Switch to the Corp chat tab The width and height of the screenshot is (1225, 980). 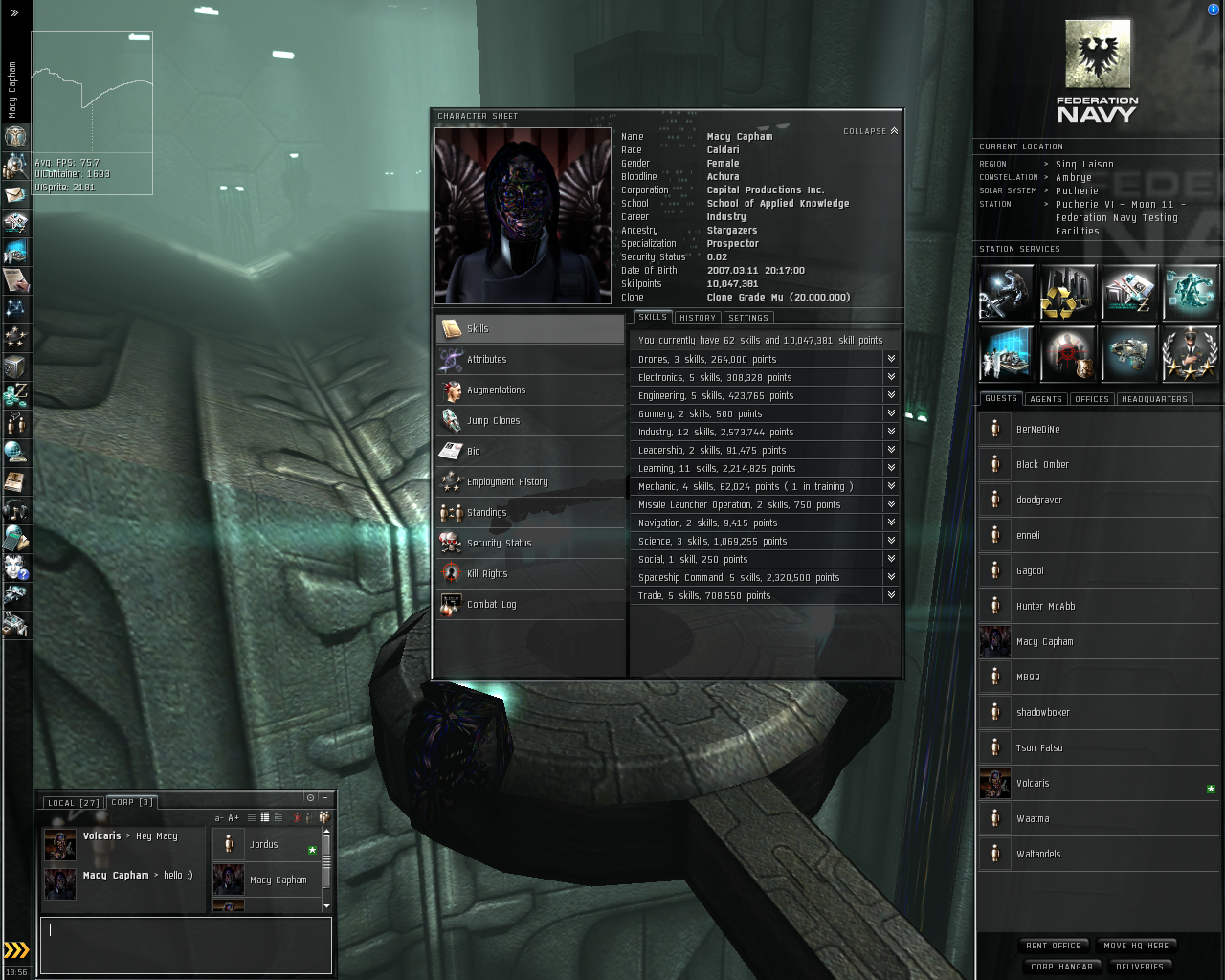131,802
